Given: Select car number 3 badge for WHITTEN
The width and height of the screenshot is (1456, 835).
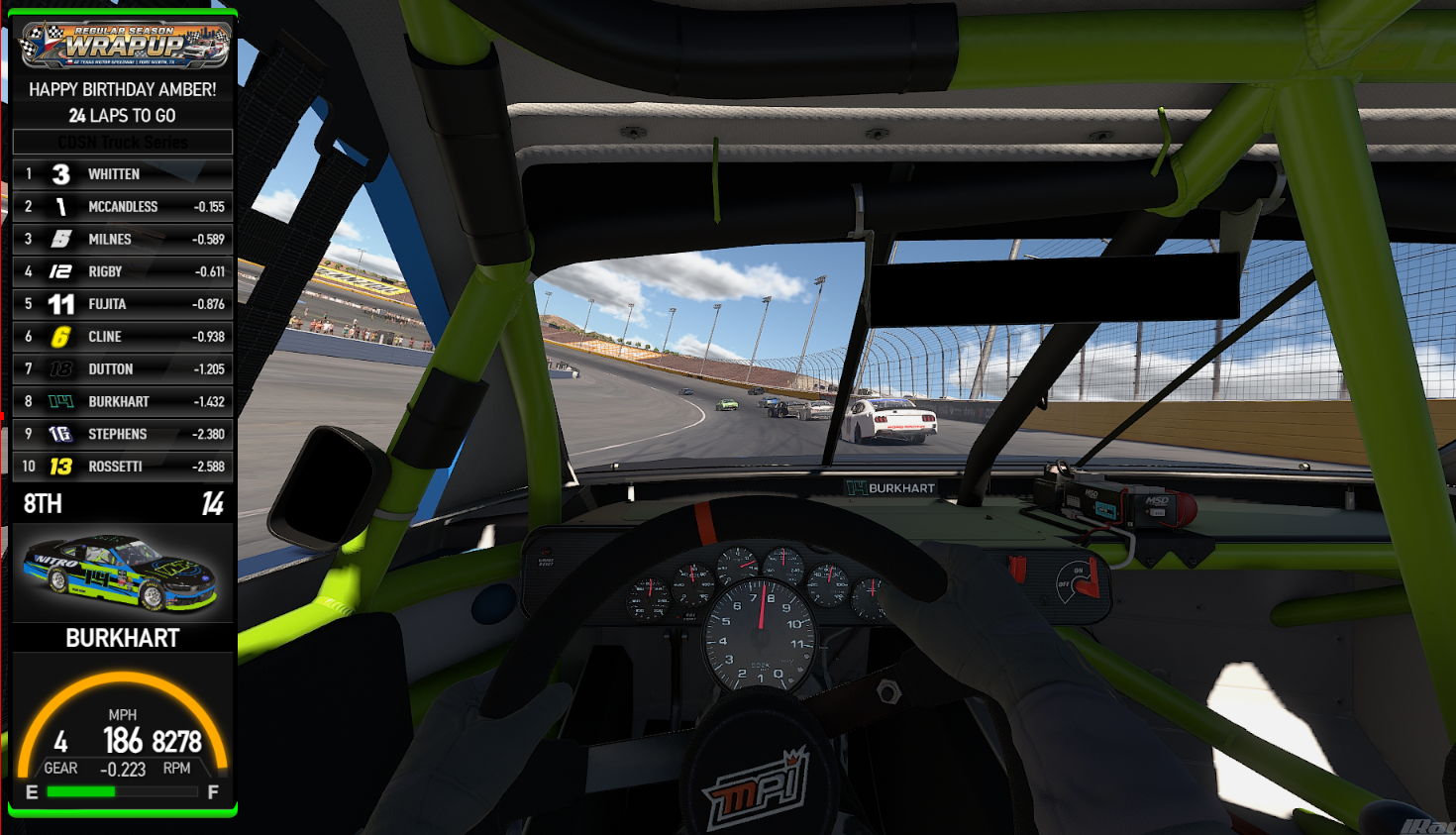Looking at the screenshot, I should (59, 173).
